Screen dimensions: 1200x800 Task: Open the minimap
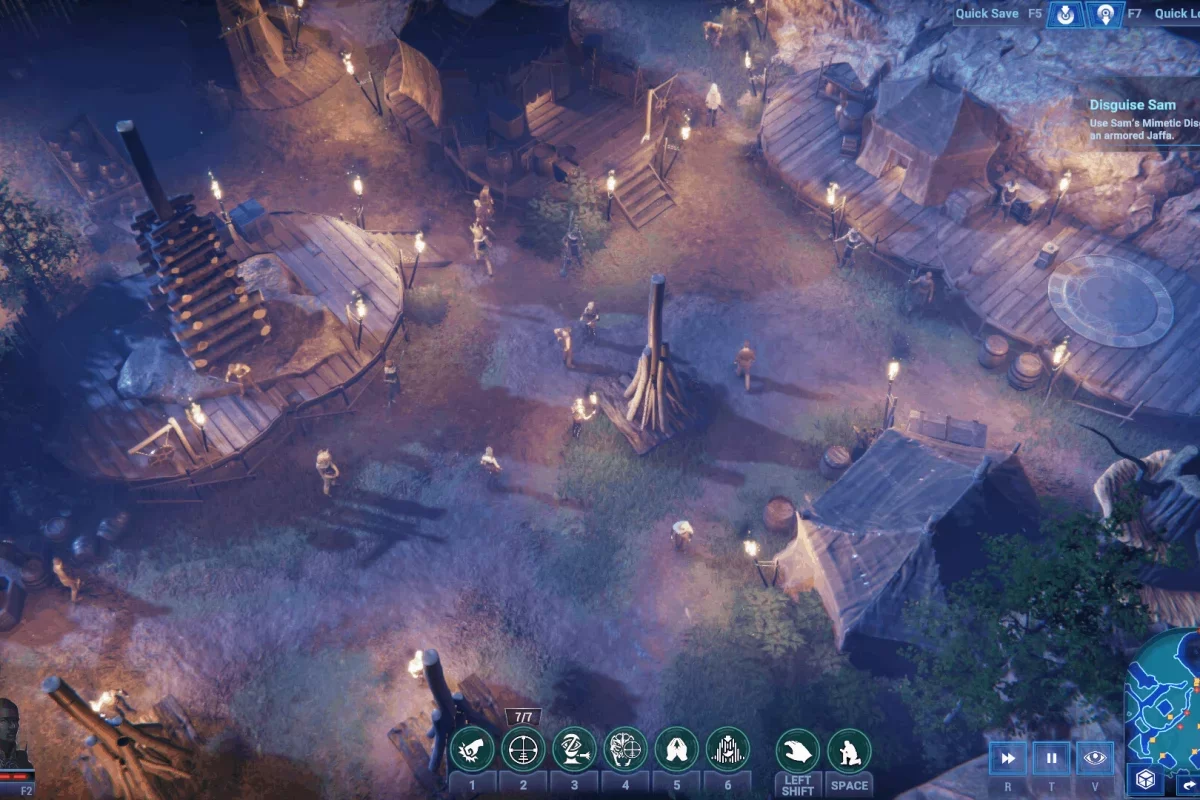click(1165, 690)
